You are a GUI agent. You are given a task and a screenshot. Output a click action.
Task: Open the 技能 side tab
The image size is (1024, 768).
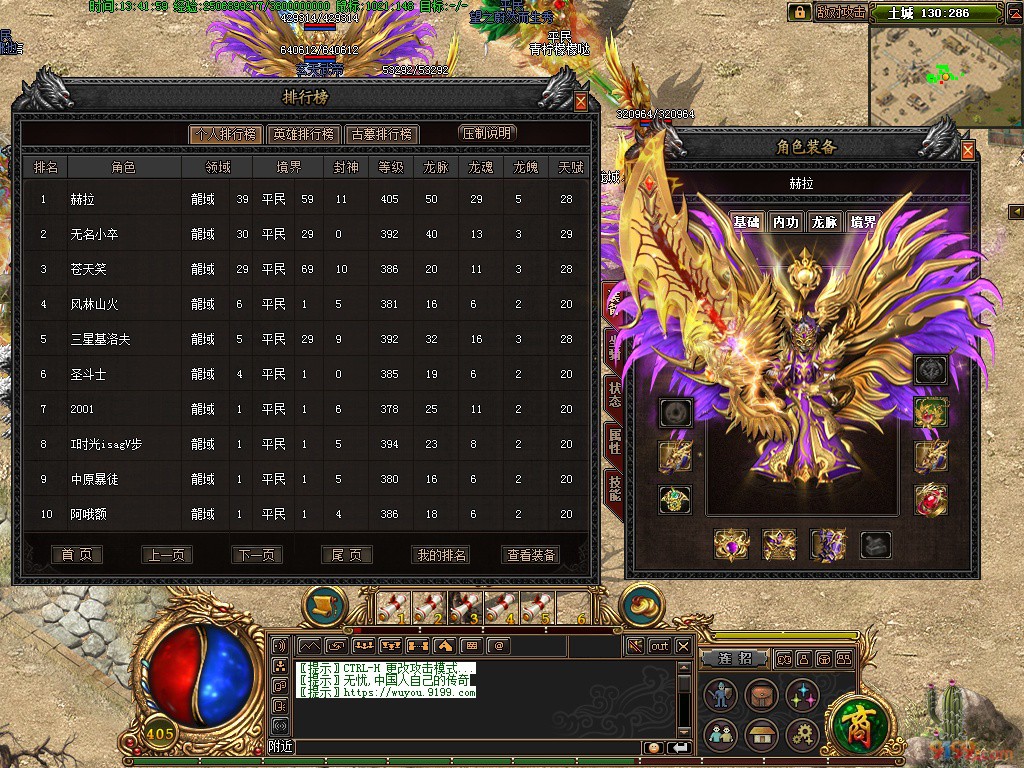614,487
